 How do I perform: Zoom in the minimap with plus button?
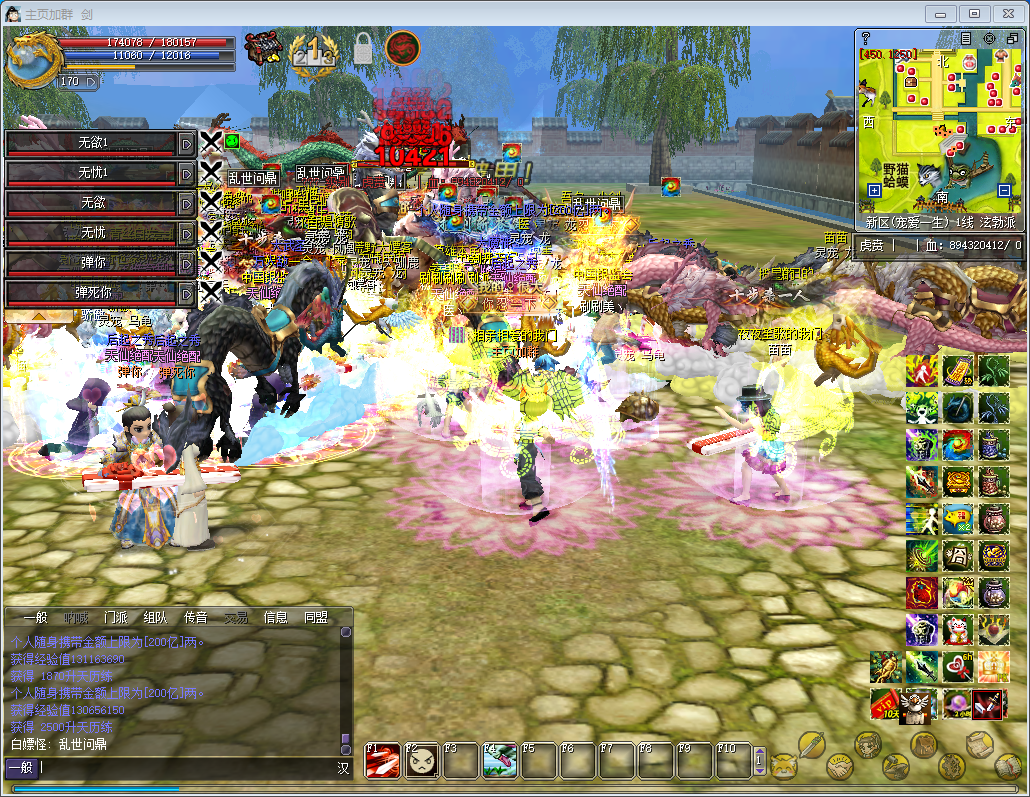tap(875, 189)
